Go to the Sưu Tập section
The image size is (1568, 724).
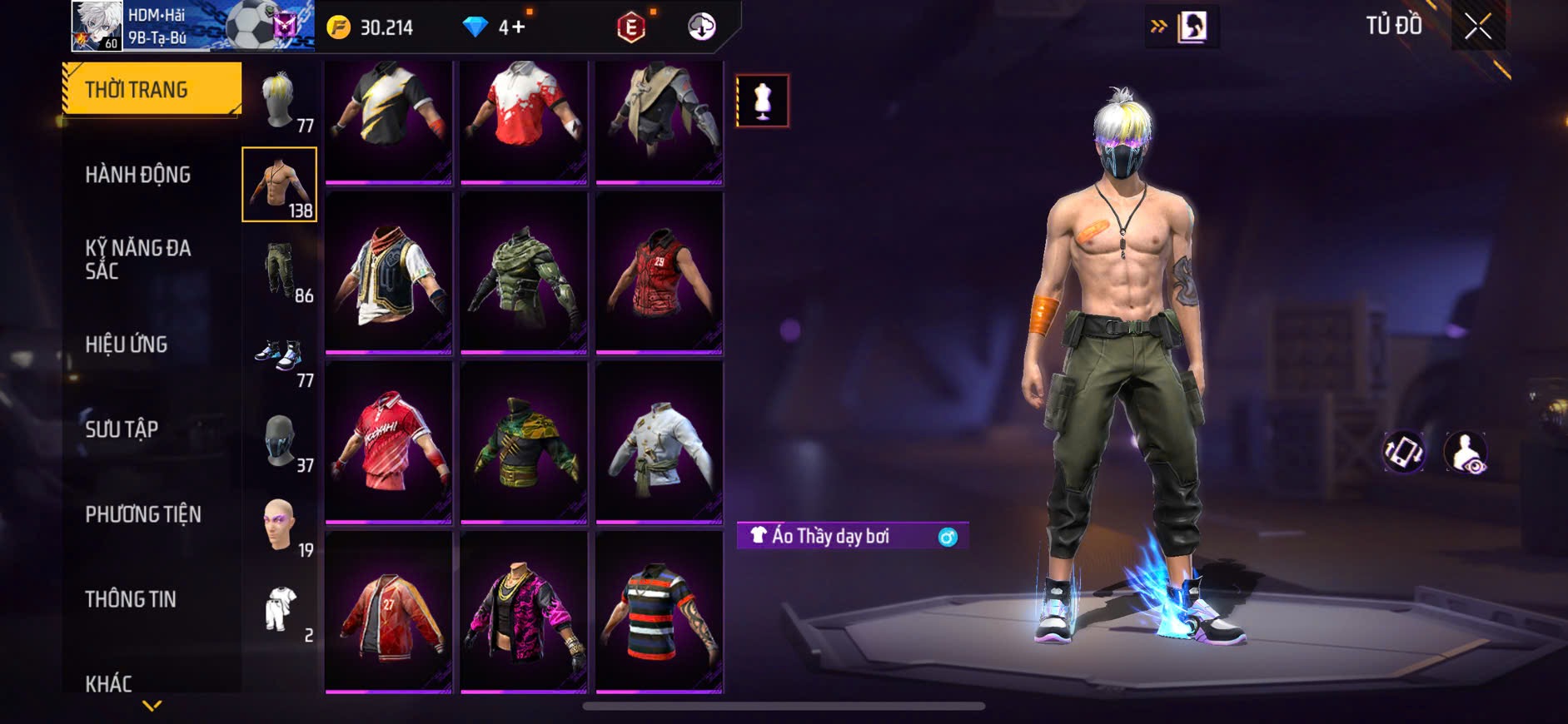(x=122, y=429)
